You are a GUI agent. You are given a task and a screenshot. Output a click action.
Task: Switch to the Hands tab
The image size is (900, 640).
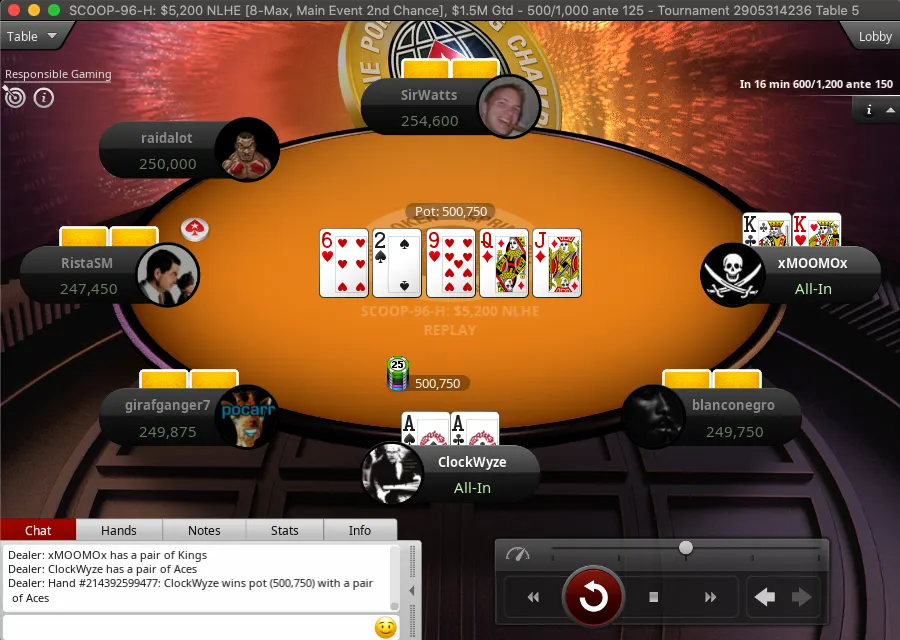point(119,530)
